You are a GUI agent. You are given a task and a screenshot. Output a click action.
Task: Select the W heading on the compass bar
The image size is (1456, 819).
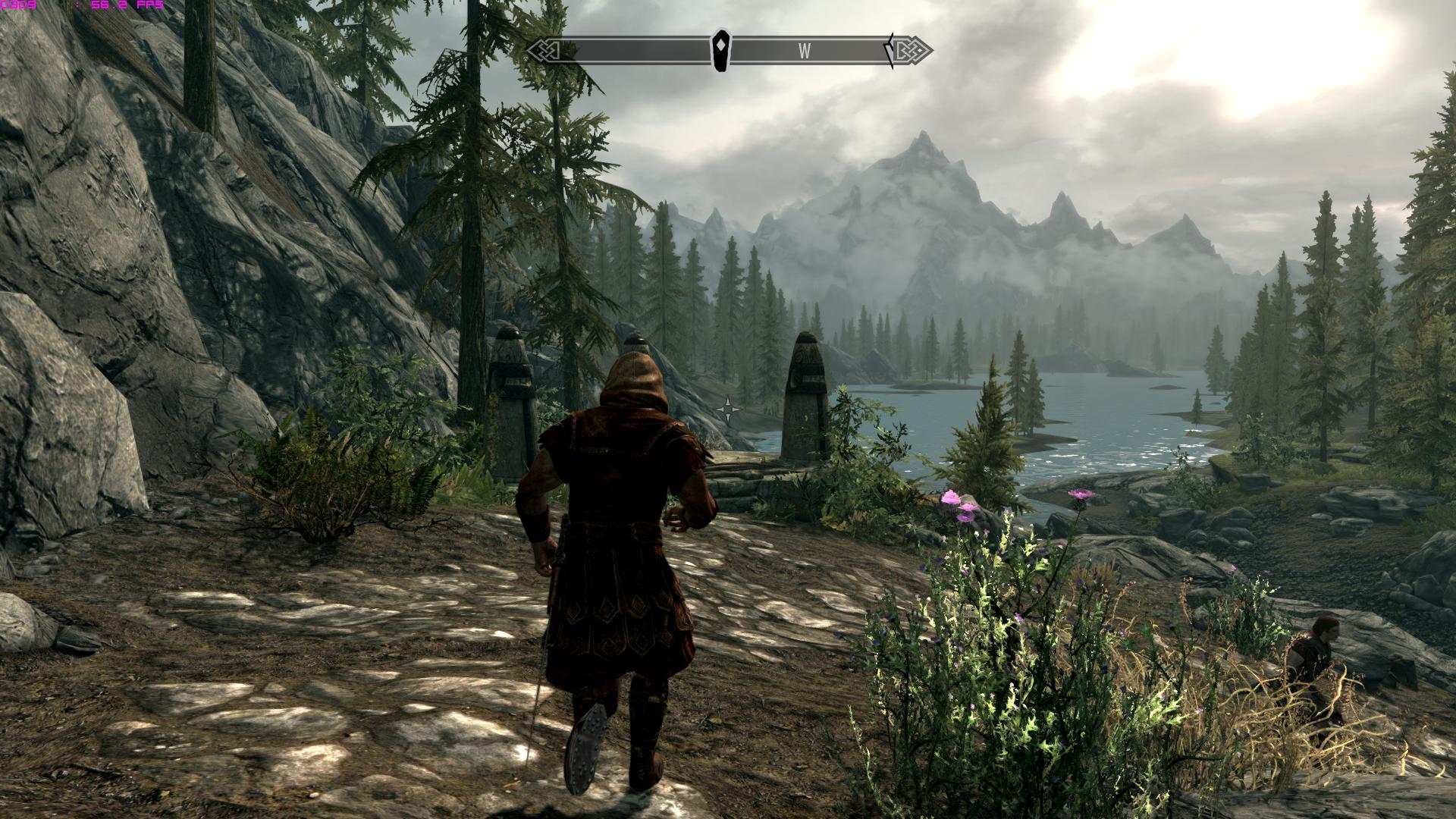tap(804, 52)
